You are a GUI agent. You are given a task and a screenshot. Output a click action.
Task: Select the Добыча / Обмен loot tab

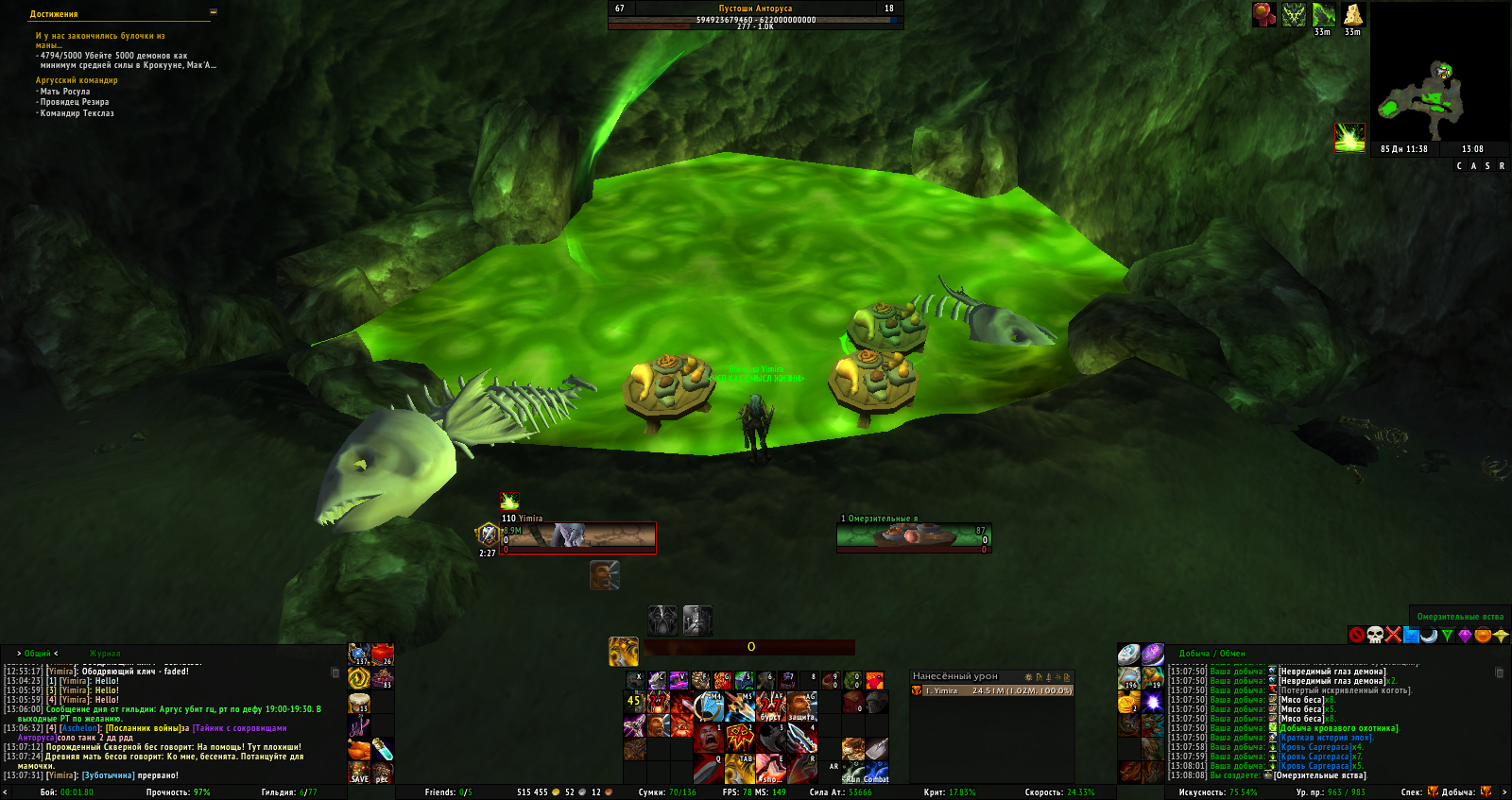[x=1211, y=654]
